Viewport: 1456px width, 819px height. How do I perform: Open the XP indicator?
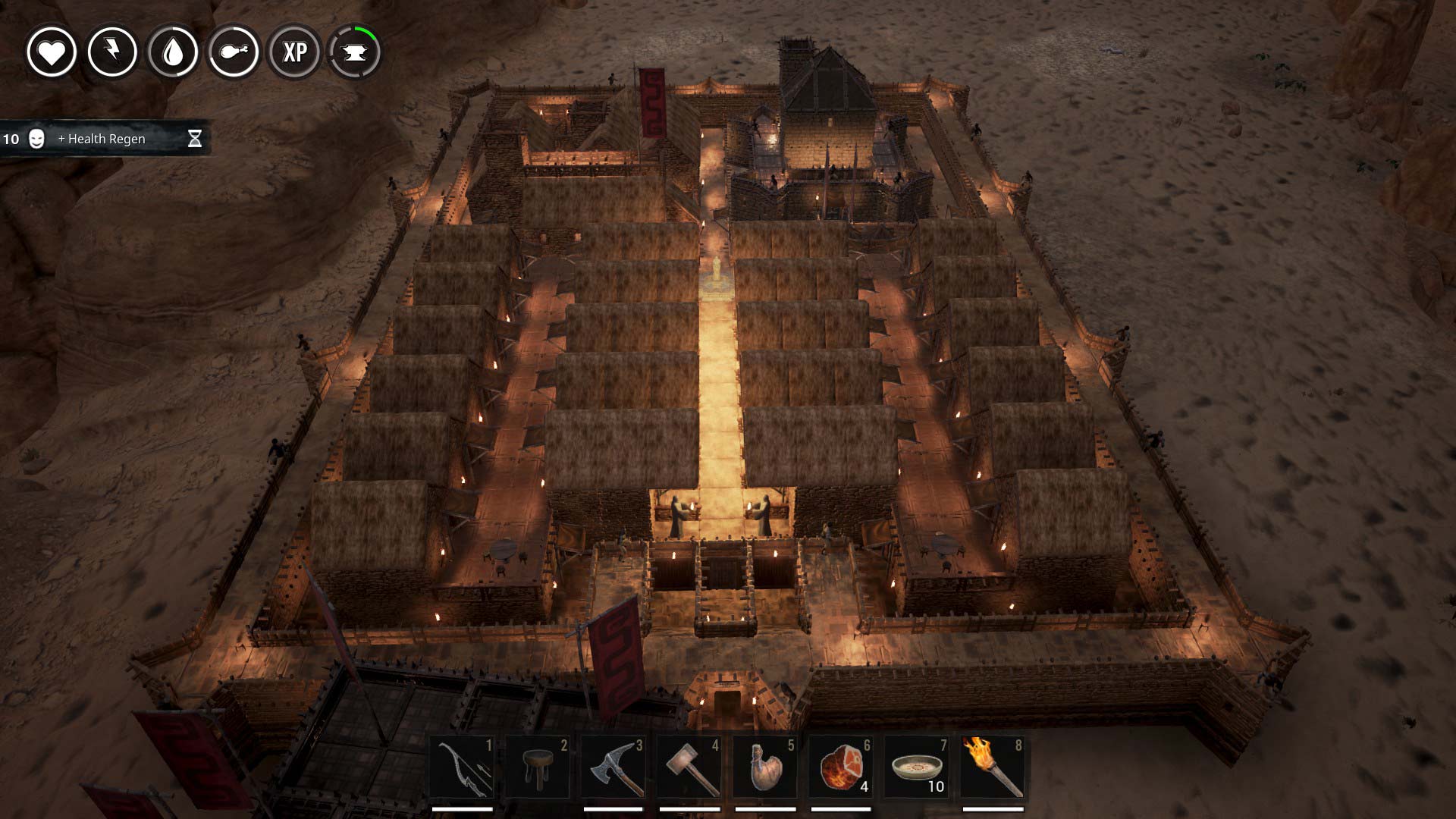point(294,52)
